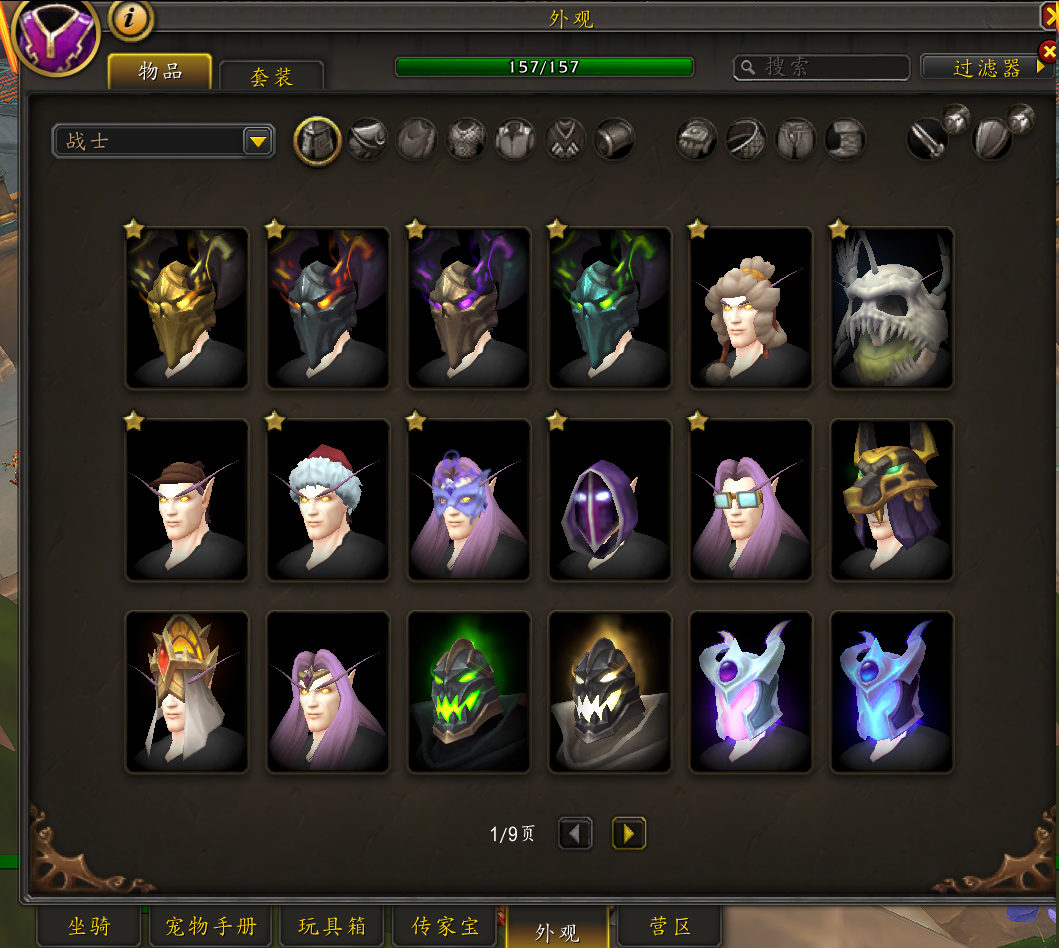Screen dimensions: 1059x948
Task: Choose the green glowing jack-o-lantern helm
Action: pos(469,692)
